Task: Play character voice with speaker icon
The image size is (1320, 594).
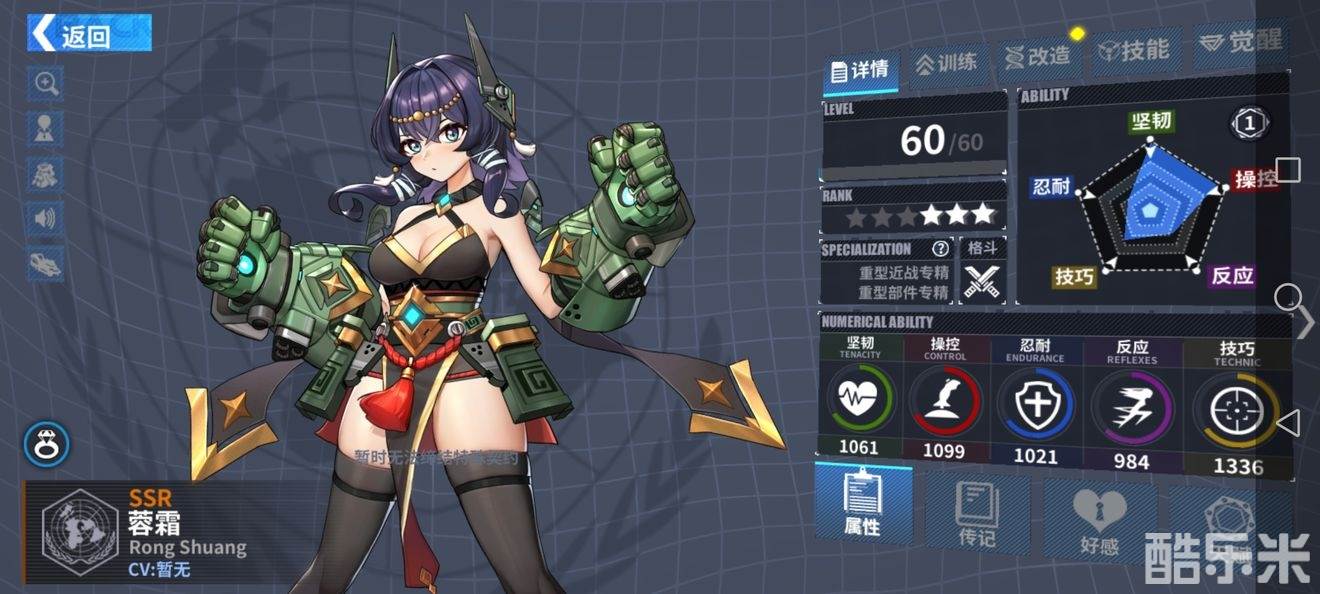Action: pyautogui.click(x=45, y=218)
